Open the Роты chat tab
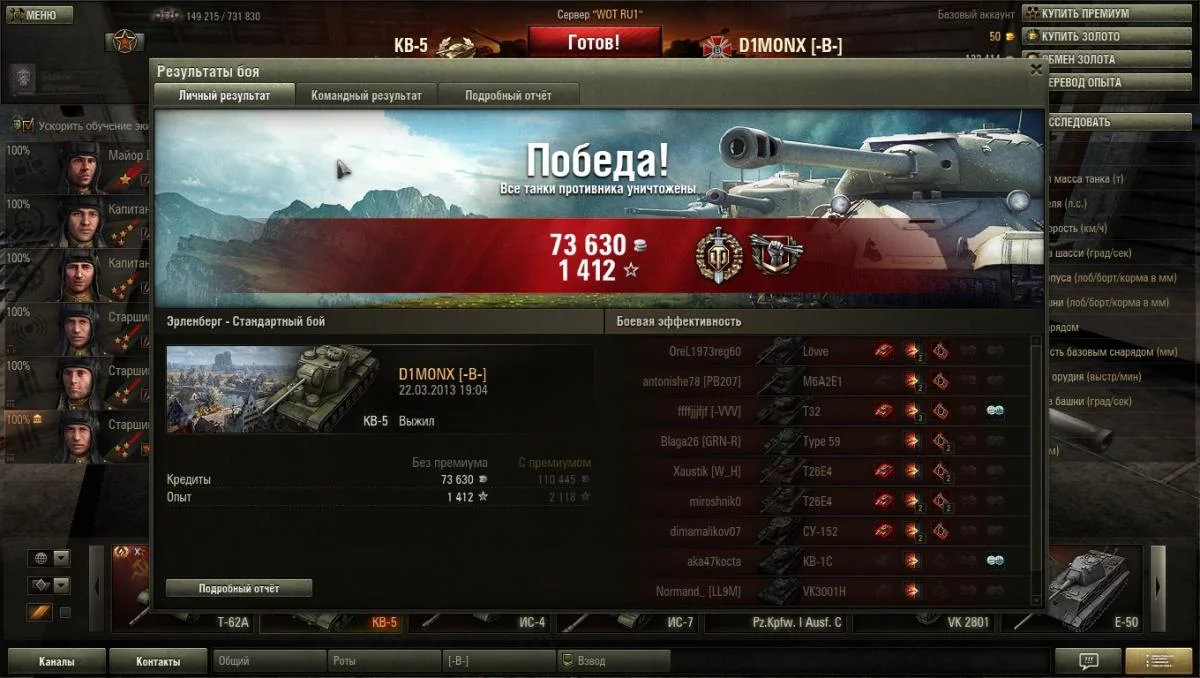The image size is (1200, 678). 383,661
